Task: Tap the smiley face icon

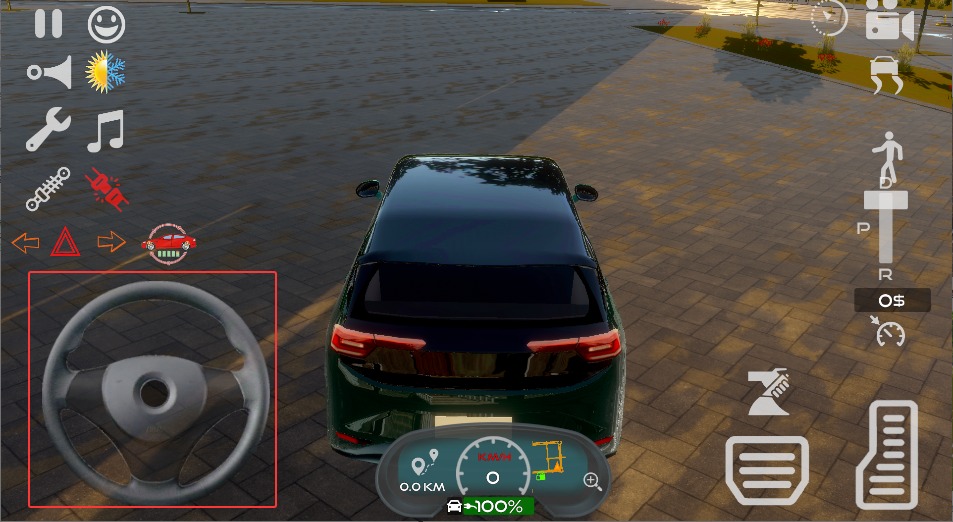Action: [105, 22]
